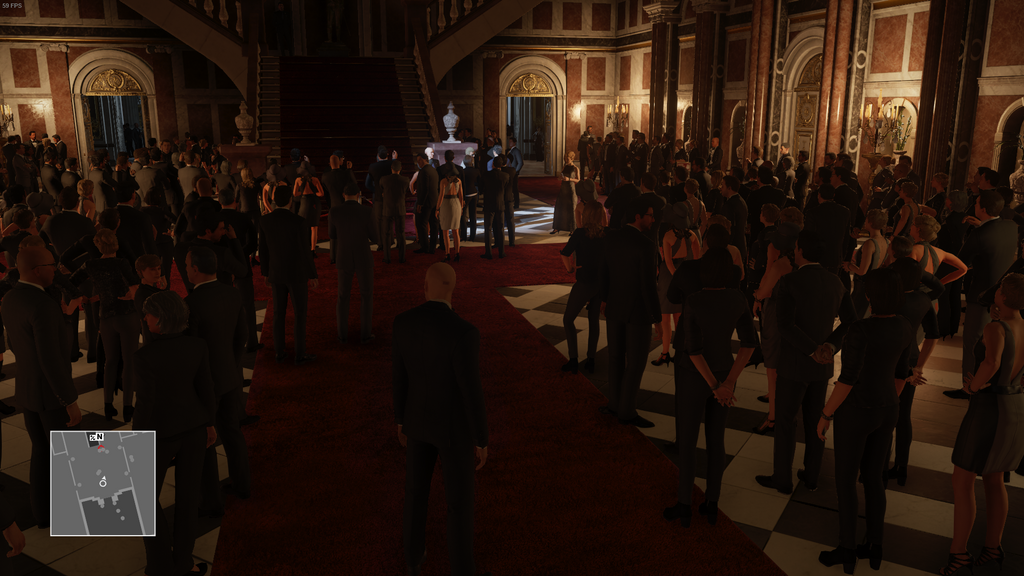Click the minimap in the corner
Viewport: 1024px width, 576px height.
(103, 483)
